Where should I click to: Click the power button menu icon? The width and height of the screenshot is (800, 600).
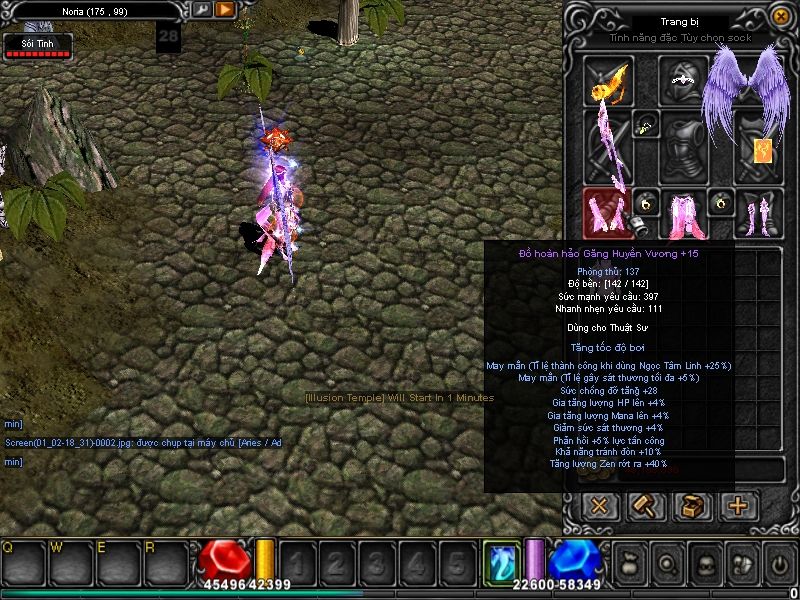778,563
